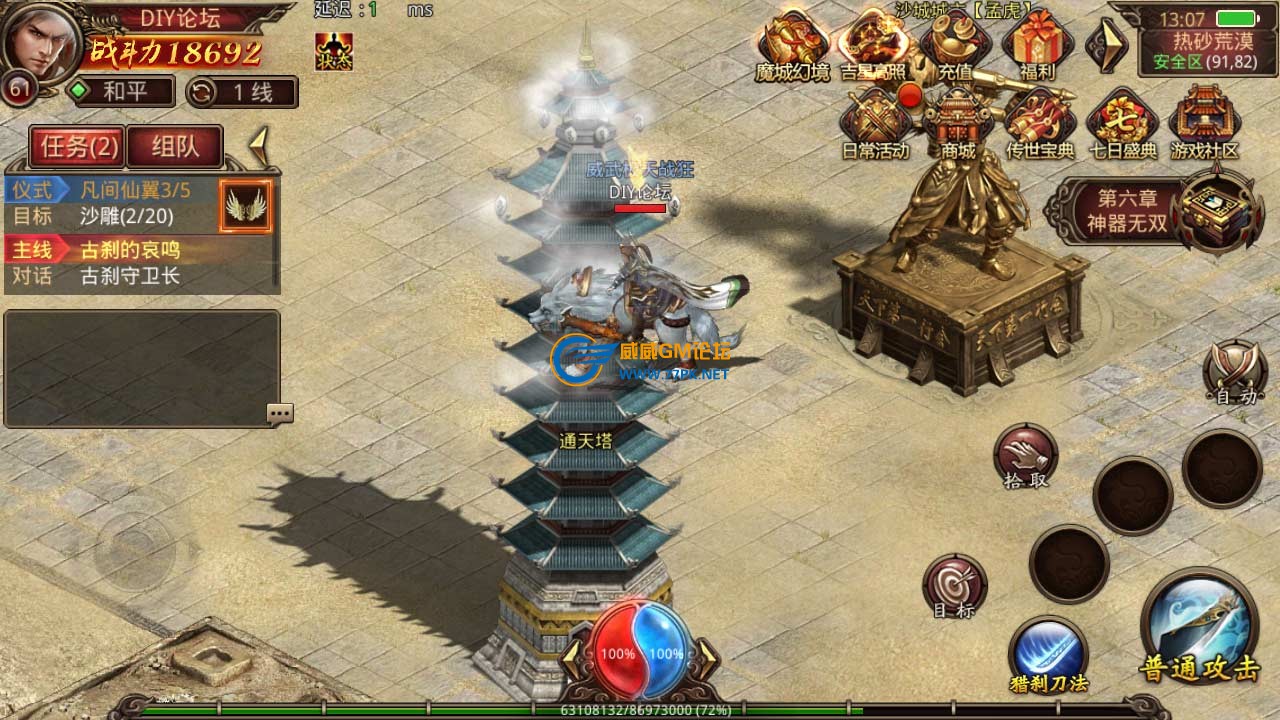Viewport: 1280px width, 720px height.
Task: Change server line with 1线 button
Action: (242, 93)
